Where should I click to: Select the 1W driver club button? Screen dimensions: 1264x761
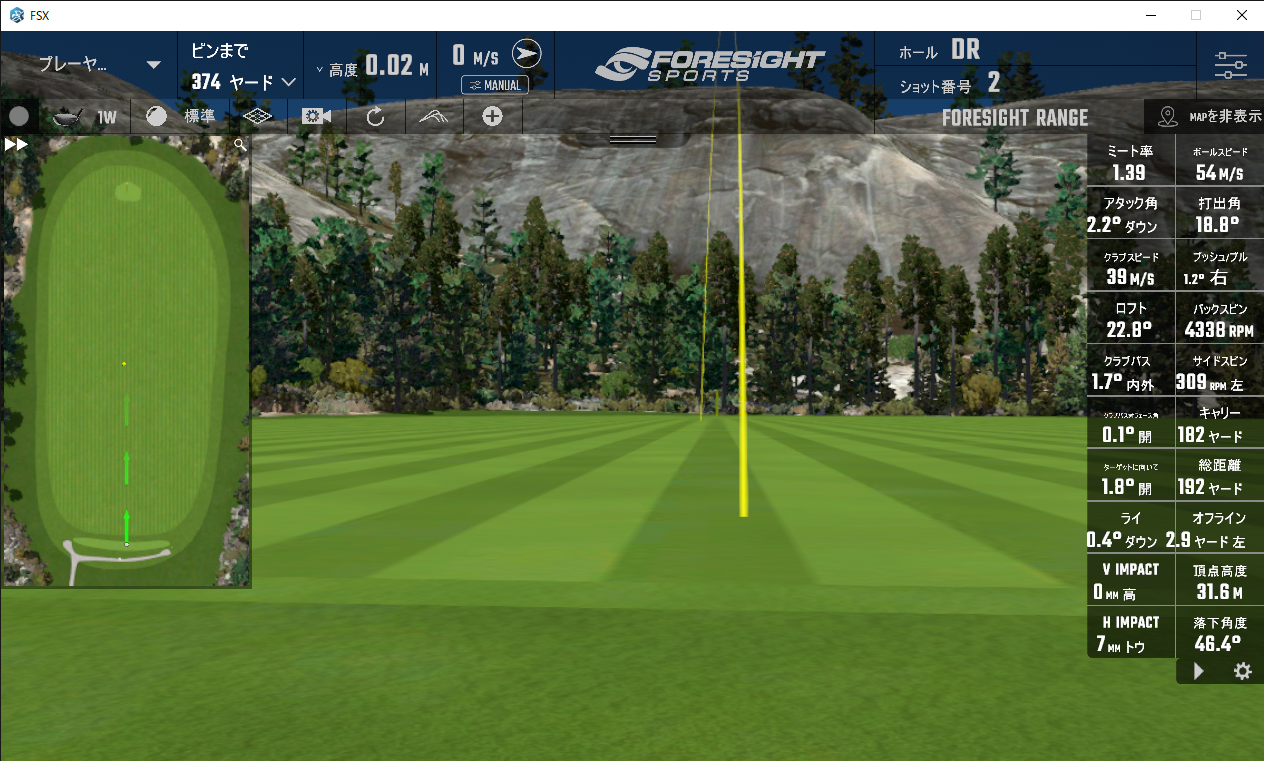[84, 117]
